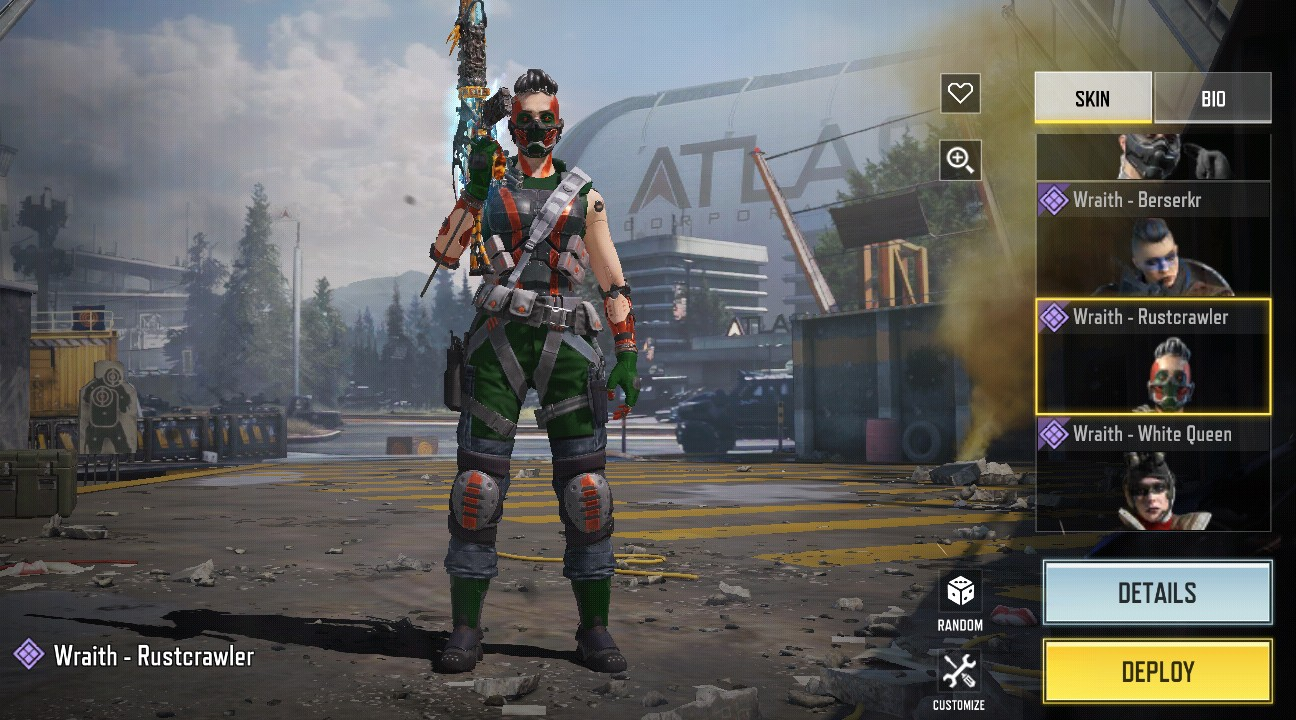
Task: Deploy the selected operator skin
Action: point(1157,671)
